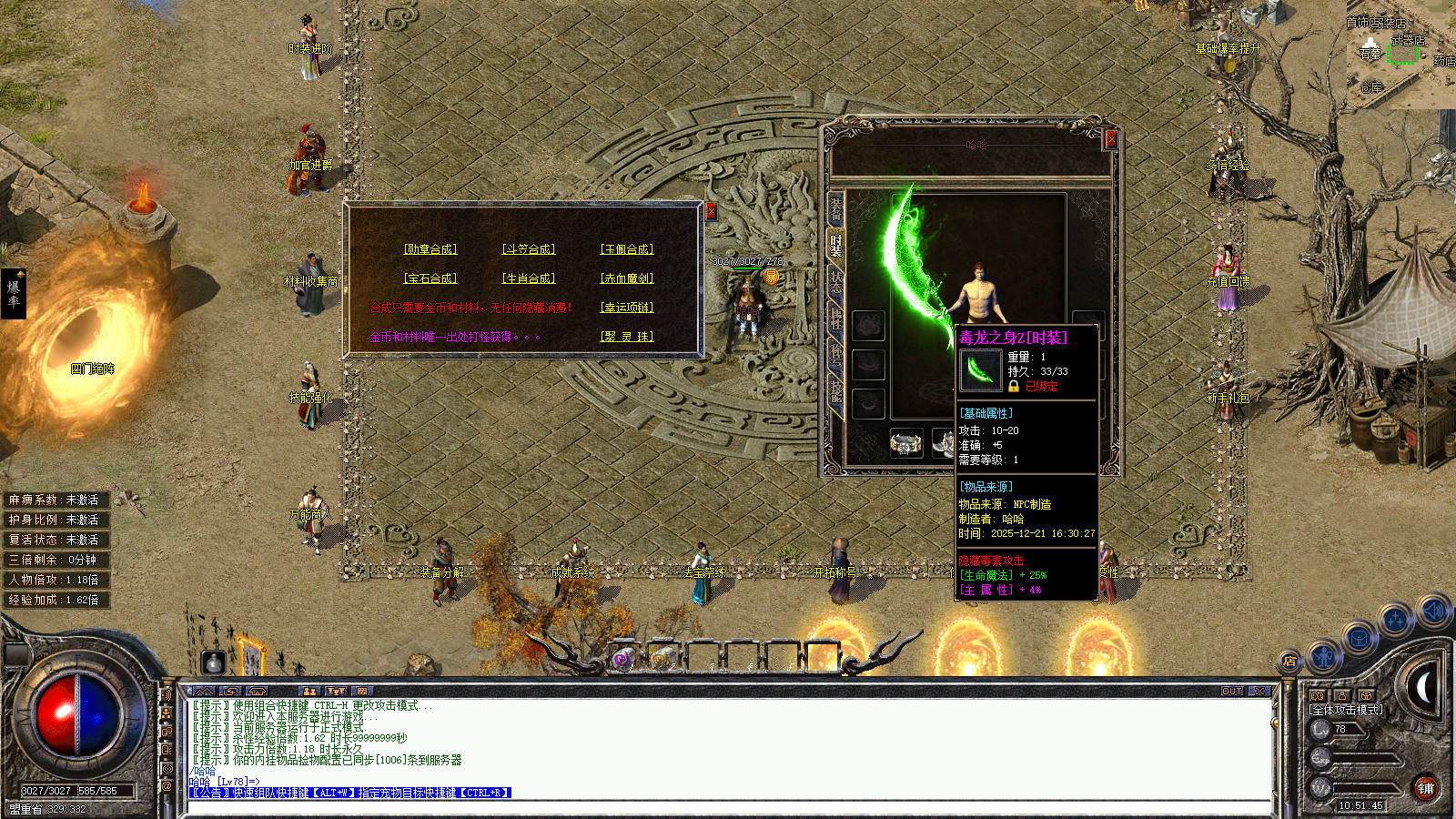The image size is (1456, 819).
Task: Open the character button with warrior figure
Action: tap(1324, 653)
